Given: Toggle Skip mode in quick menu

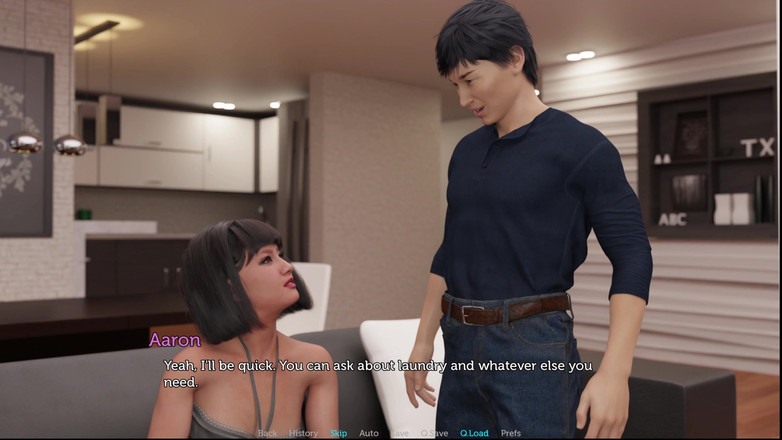Looking at the screenshot, I should coord(339,433).
